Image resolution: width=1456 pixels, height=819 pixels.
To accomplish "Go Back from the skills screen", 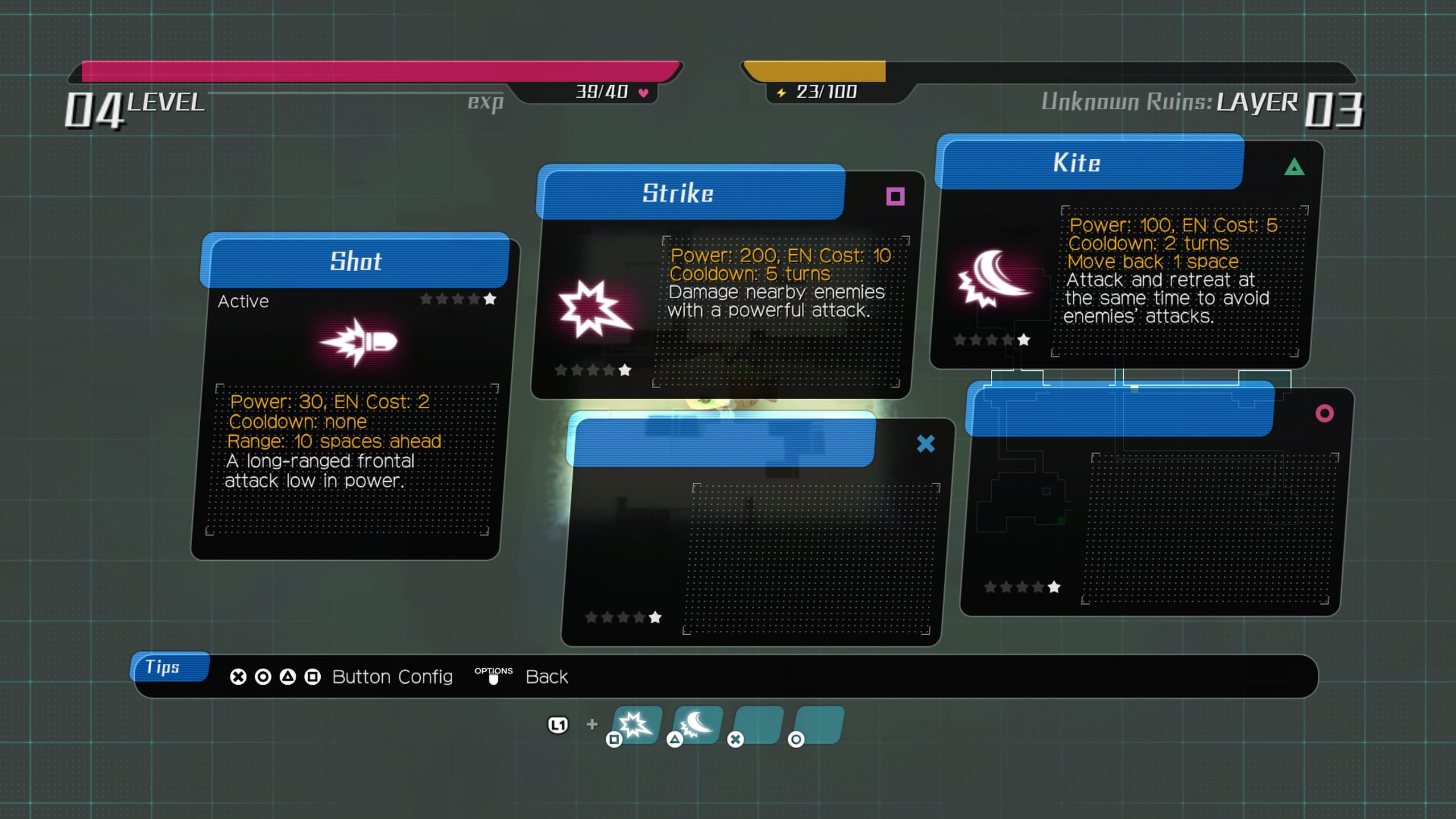I will [546, 677].
